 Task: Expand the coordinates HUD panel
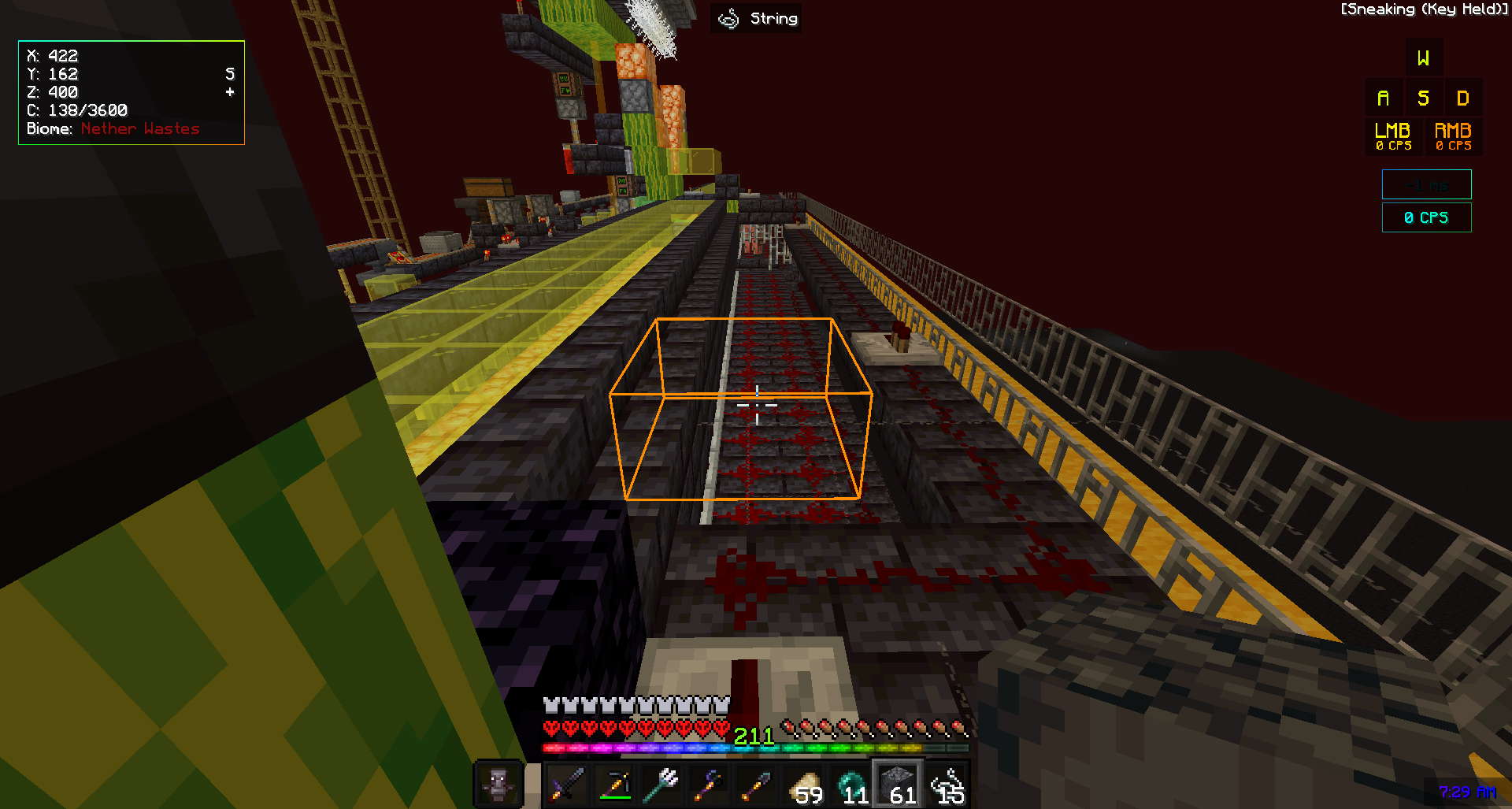[x=131, y=92]
